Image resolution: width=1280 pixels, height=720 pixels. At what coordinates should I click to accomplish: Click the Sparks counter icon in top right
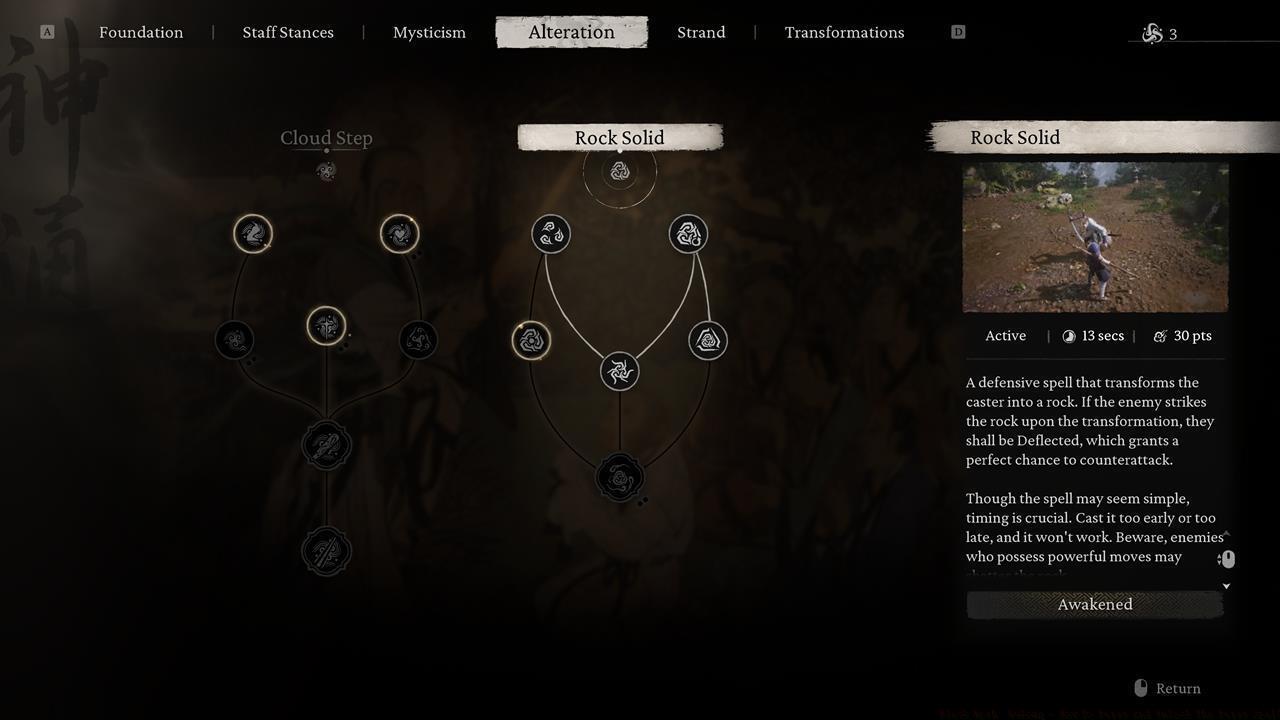pyautogui.click(x=1150, y=32)
